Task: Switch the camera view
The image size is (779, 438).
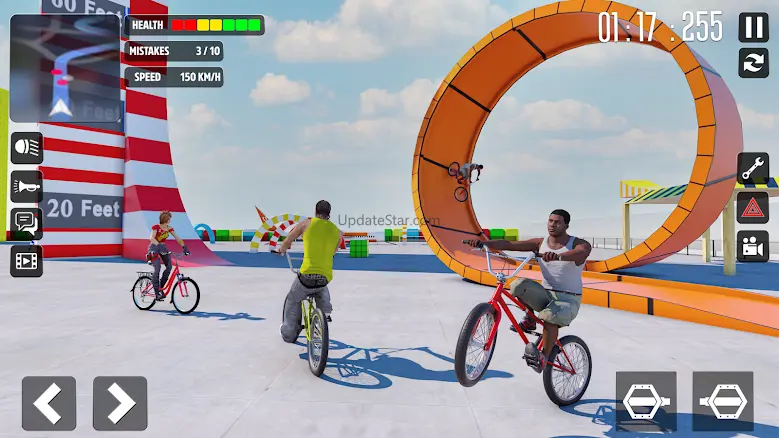Action: pyautogui.click(x=753, y=245)
